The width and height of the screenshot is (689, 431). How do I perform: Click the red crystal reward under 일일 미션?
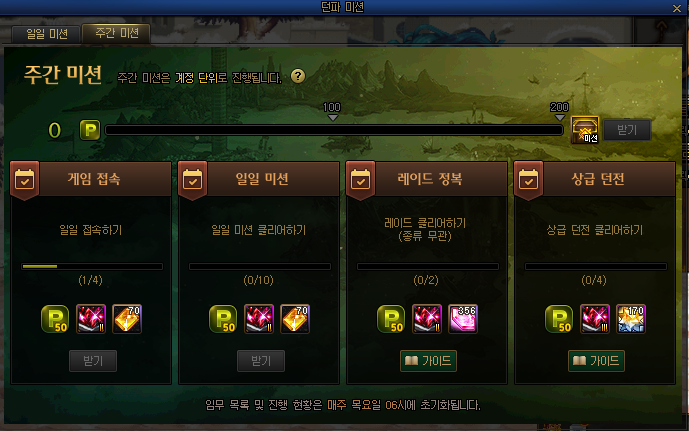point(260,318)
